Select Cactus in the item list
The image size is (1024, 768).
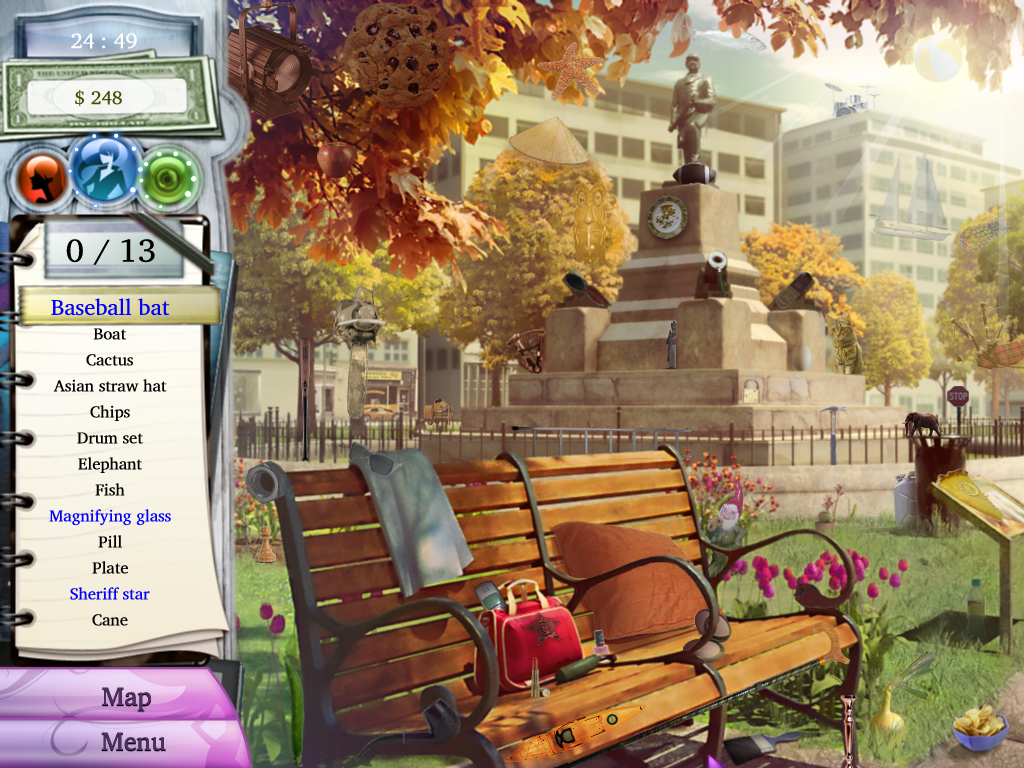click(110, 360)
